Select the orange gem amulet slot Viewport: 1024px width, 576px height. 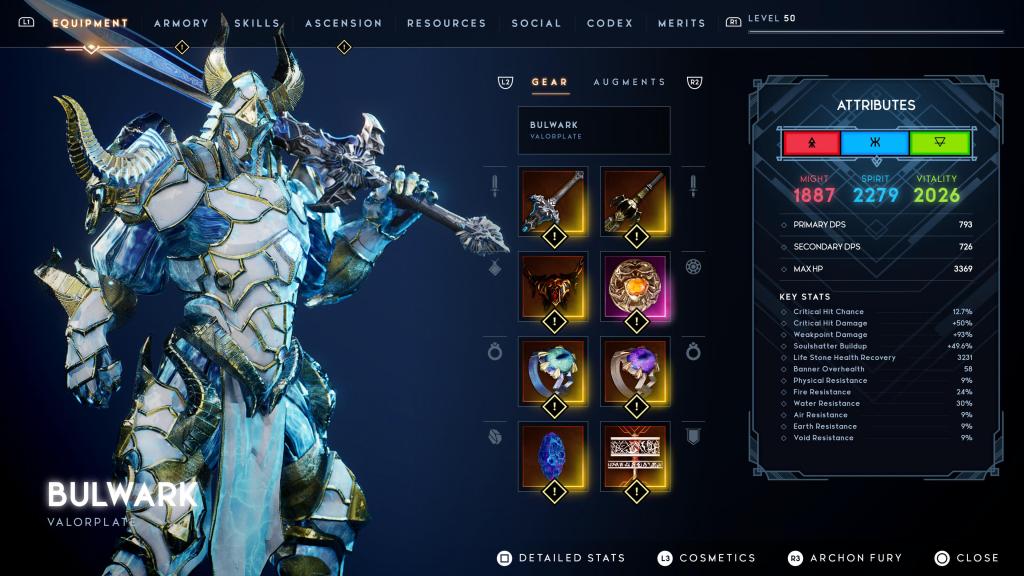pos(634,286)
